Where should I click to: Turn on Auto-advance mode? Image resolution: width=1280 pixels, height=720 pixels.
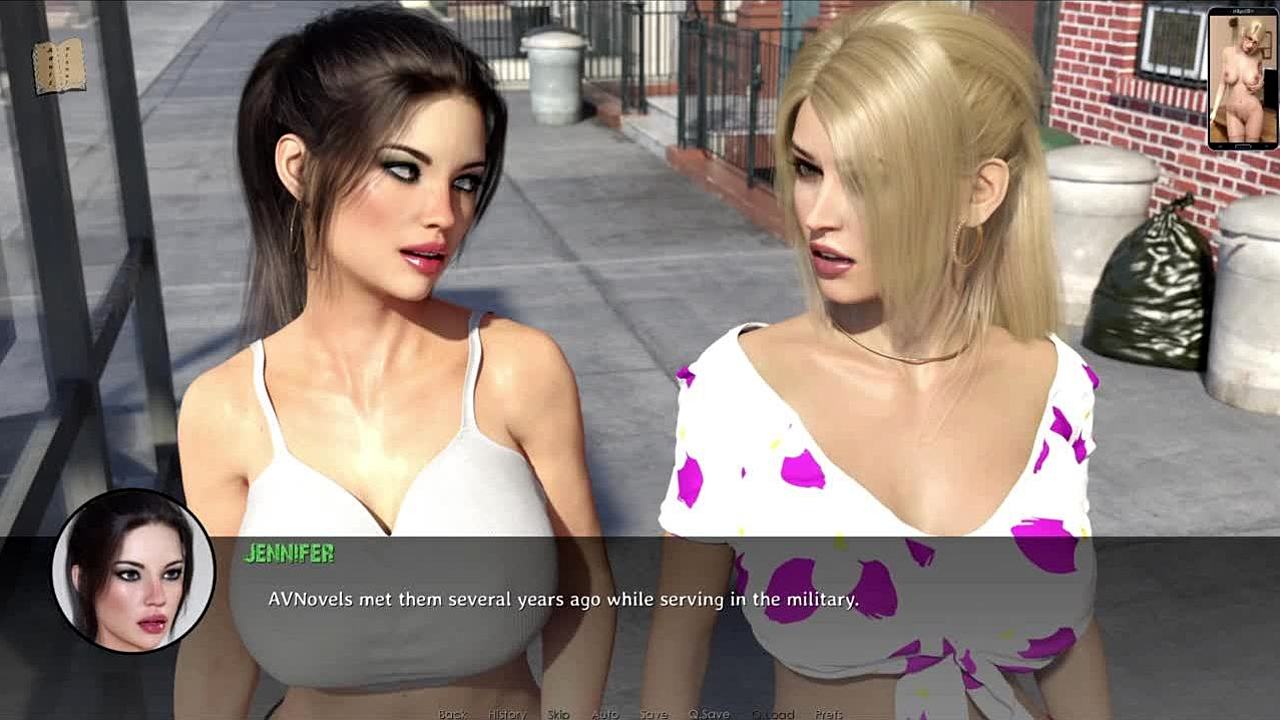(605, 714)
